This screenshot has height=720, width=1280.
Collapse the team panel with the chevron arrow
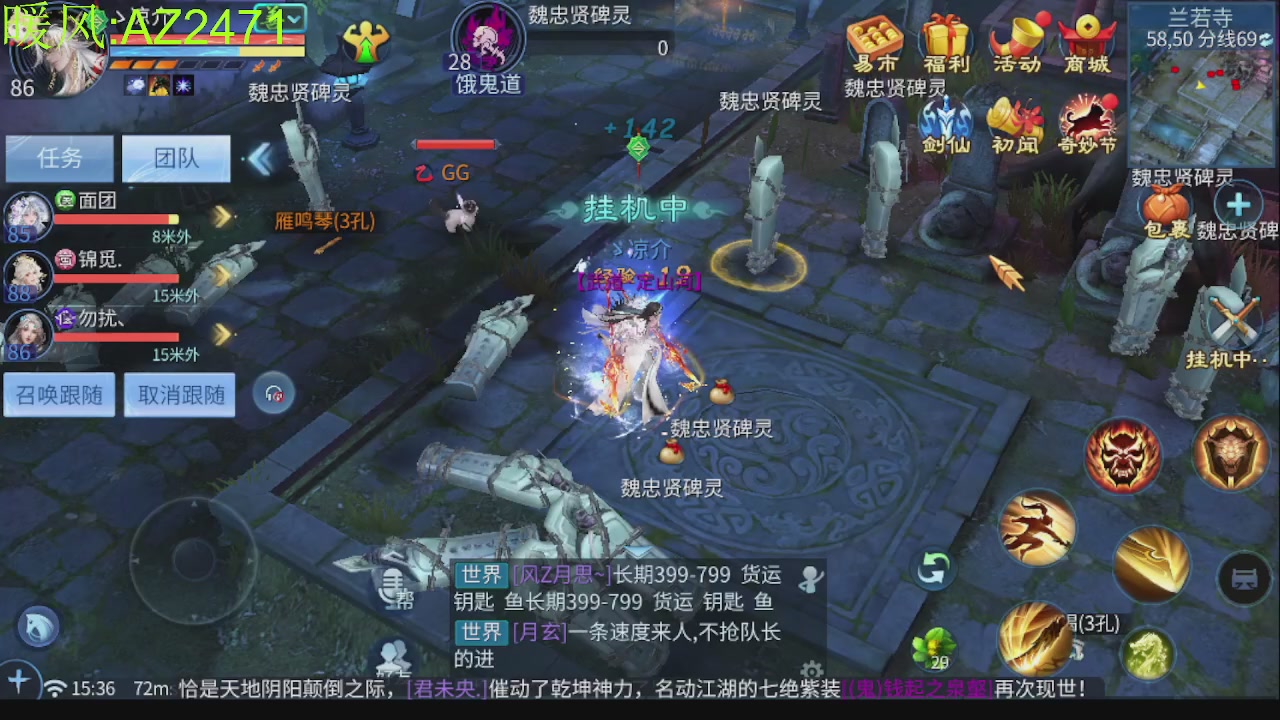tap(262, 158)
